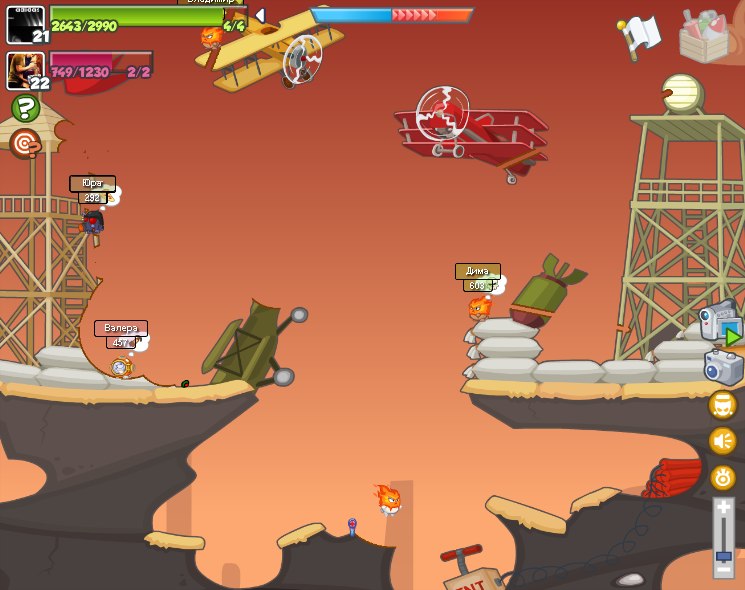
Task: Toggle sound with the speaker button
Action: (x=722, y=441)
